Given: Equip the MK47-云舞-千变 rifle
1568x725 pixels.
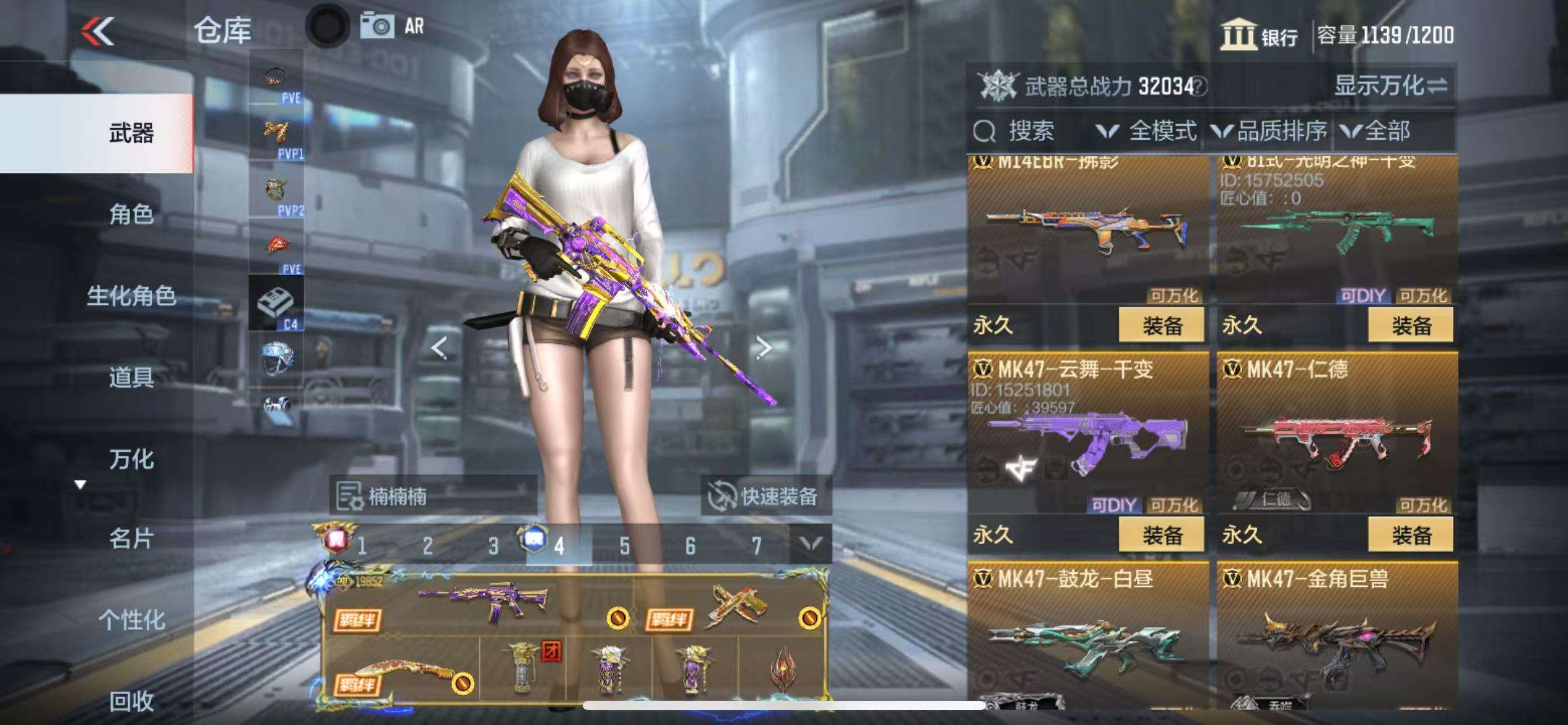Looking at the screenshot, I should 1161,535.
